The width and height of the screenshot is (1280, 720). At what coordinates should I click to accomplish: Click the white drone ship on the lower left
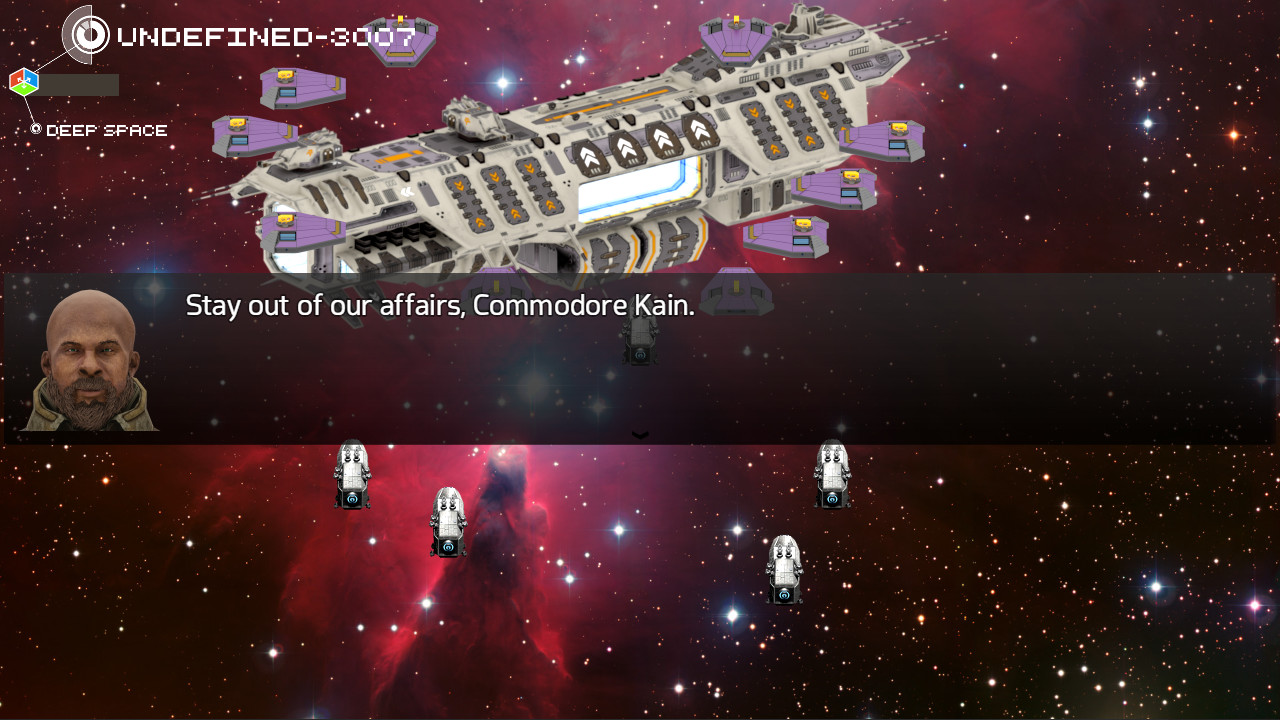pyautogui.click(x=352, y=472)
